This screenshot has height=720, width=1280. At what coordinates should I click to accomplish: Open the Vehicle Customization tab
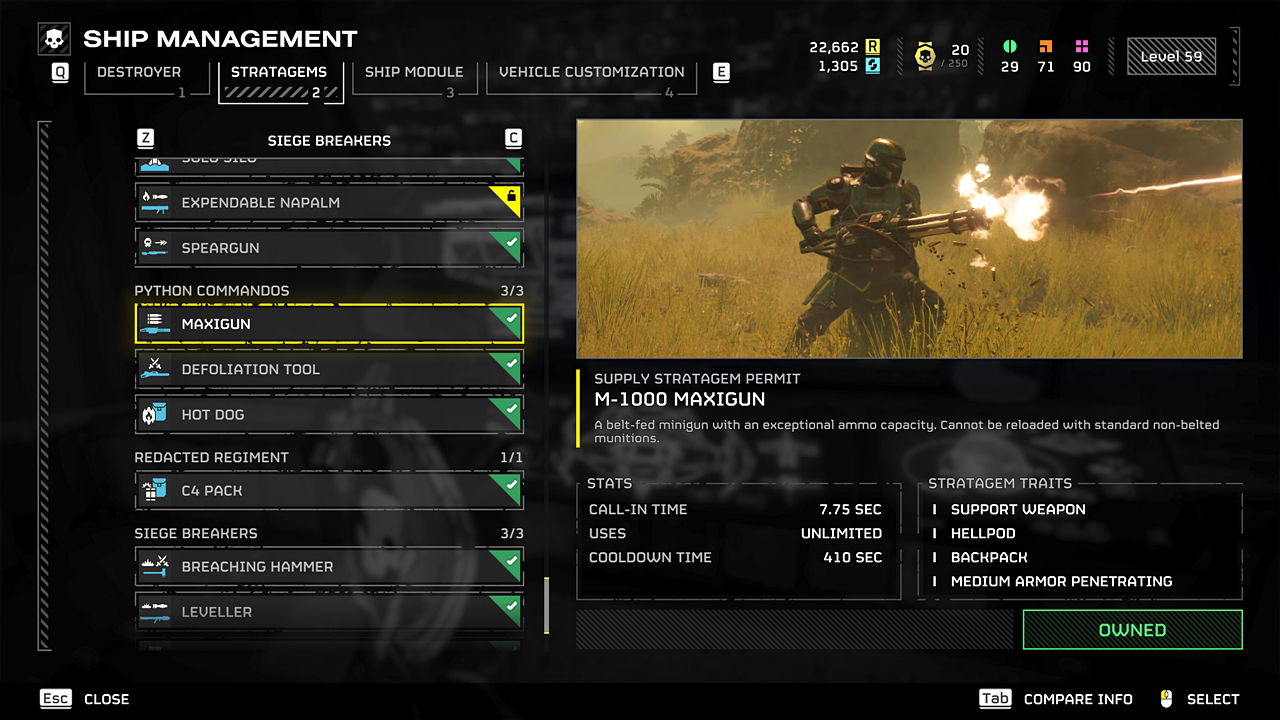click(591, 74)
